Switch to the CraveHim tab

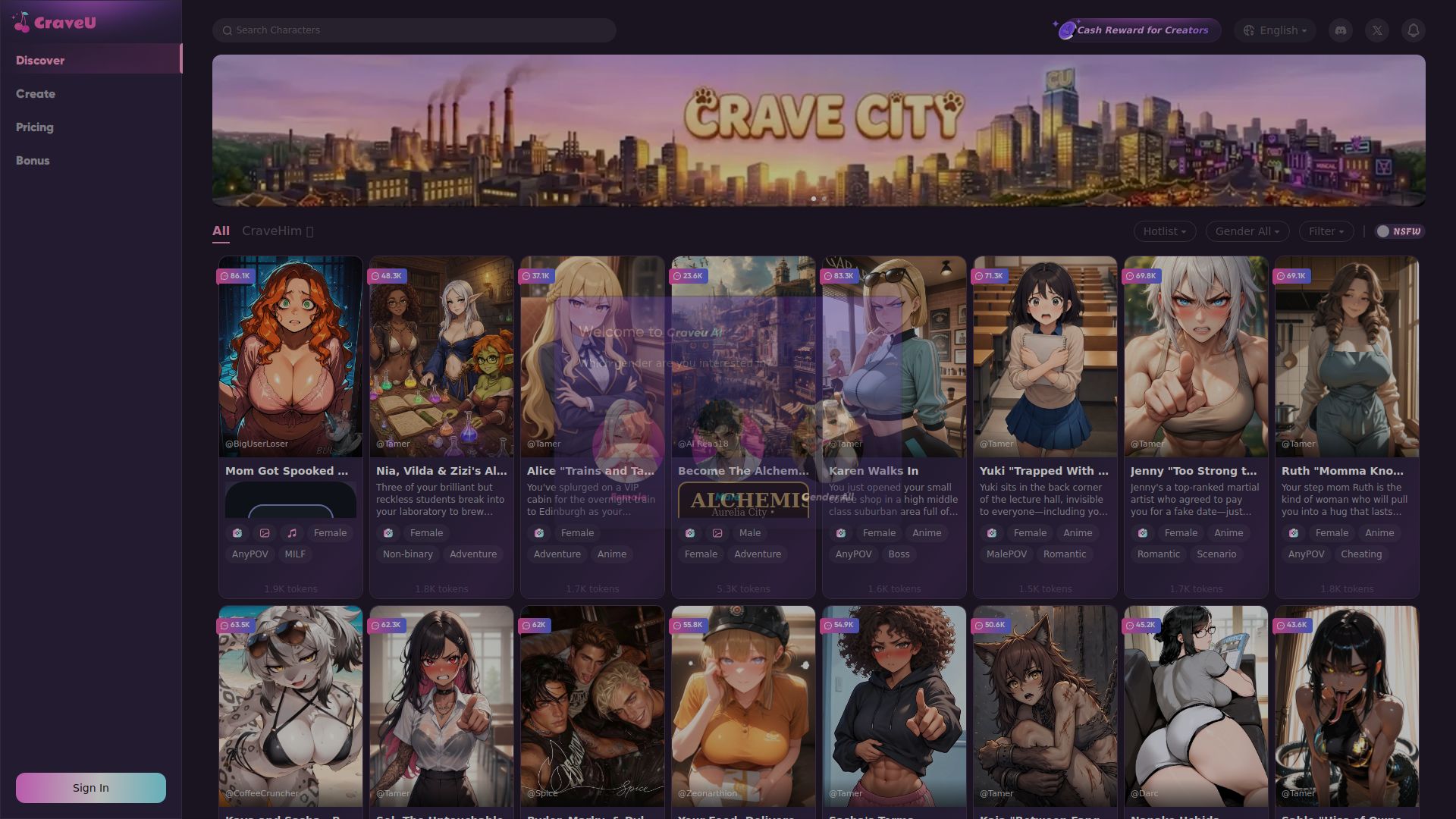[x=273, y=231]
